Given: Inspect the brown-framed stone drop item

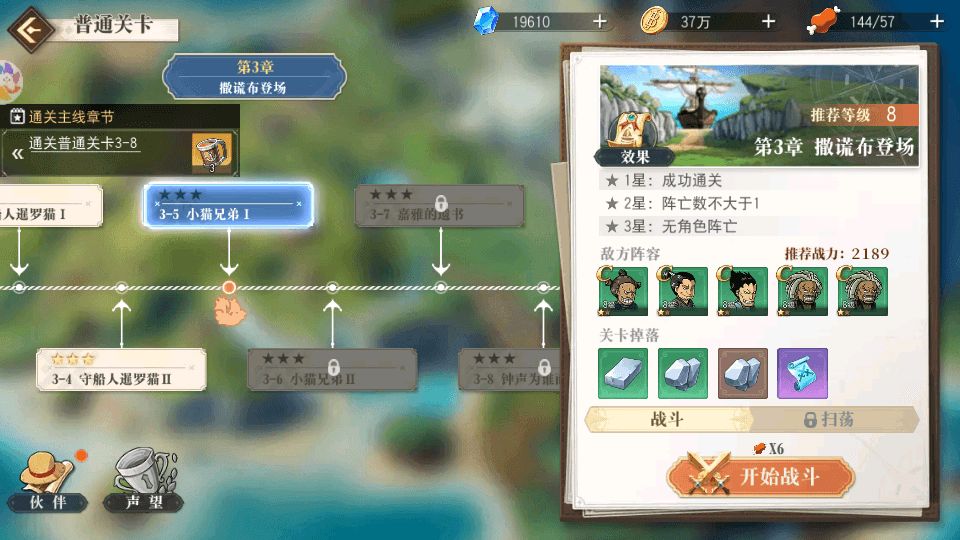Looking at the screenshot, I should click(743, 373).
